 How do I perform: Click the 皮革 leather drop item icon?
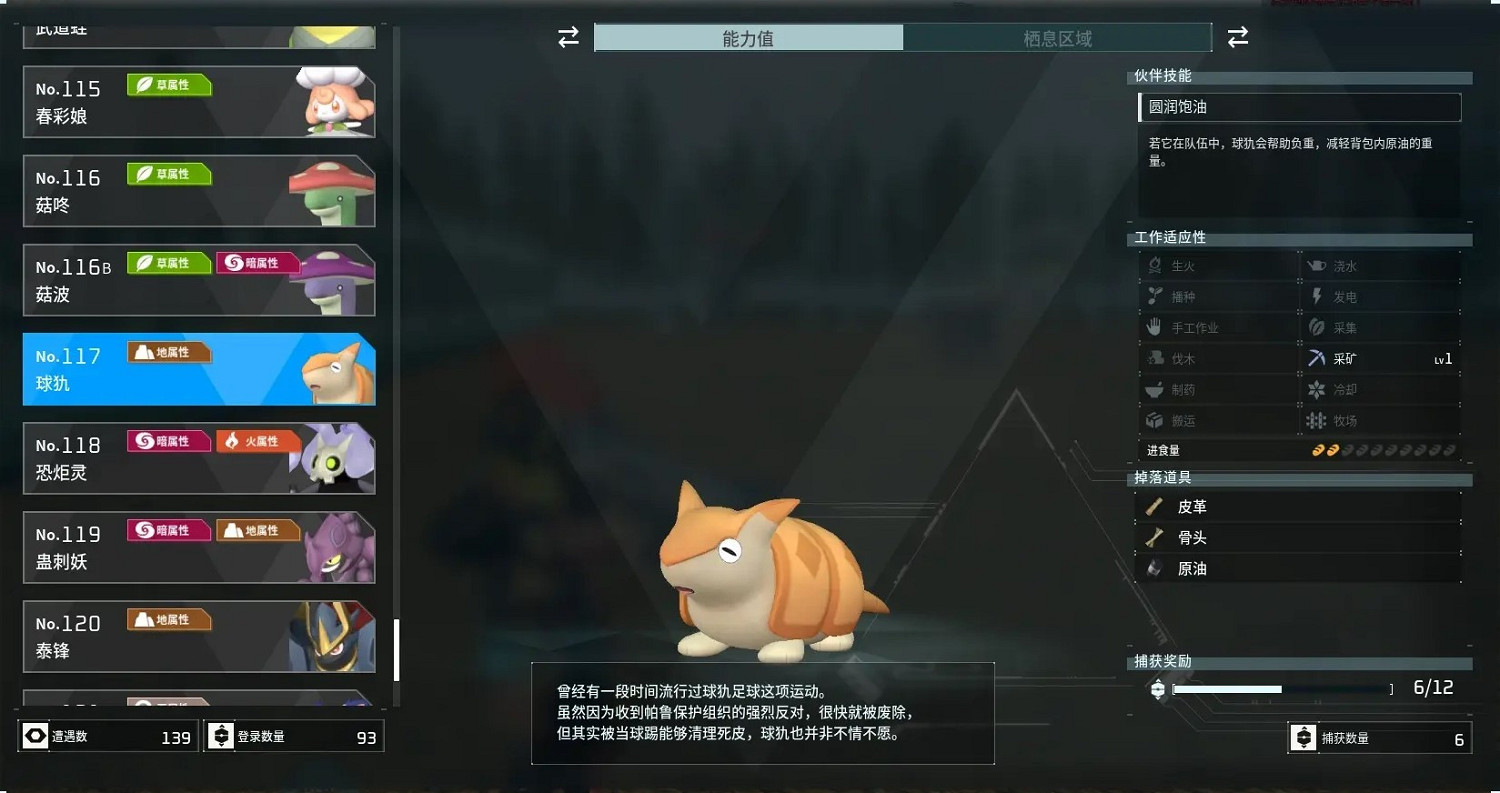point(1156,506)
